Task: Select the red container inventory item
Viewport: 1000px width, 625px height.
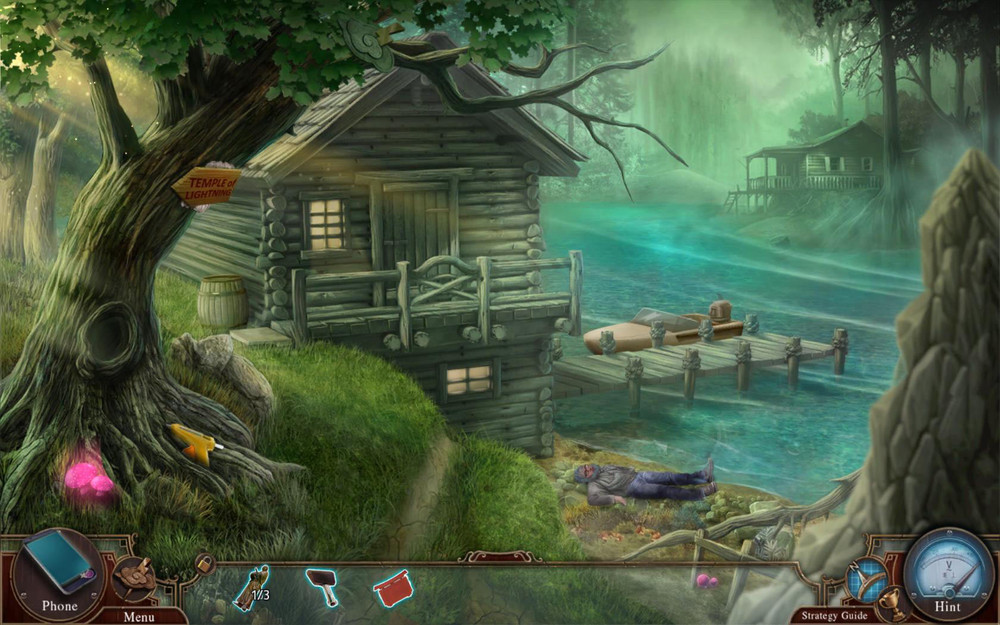Action: [x=392, y=587]
